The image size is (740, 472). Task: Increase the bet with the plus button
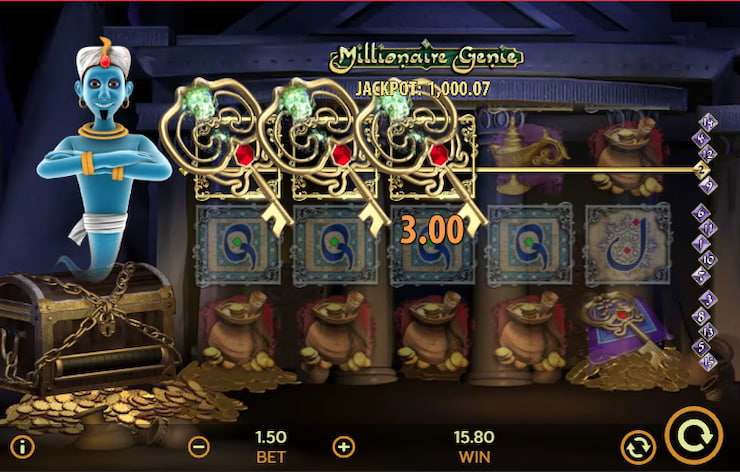(x=343, y=446)
